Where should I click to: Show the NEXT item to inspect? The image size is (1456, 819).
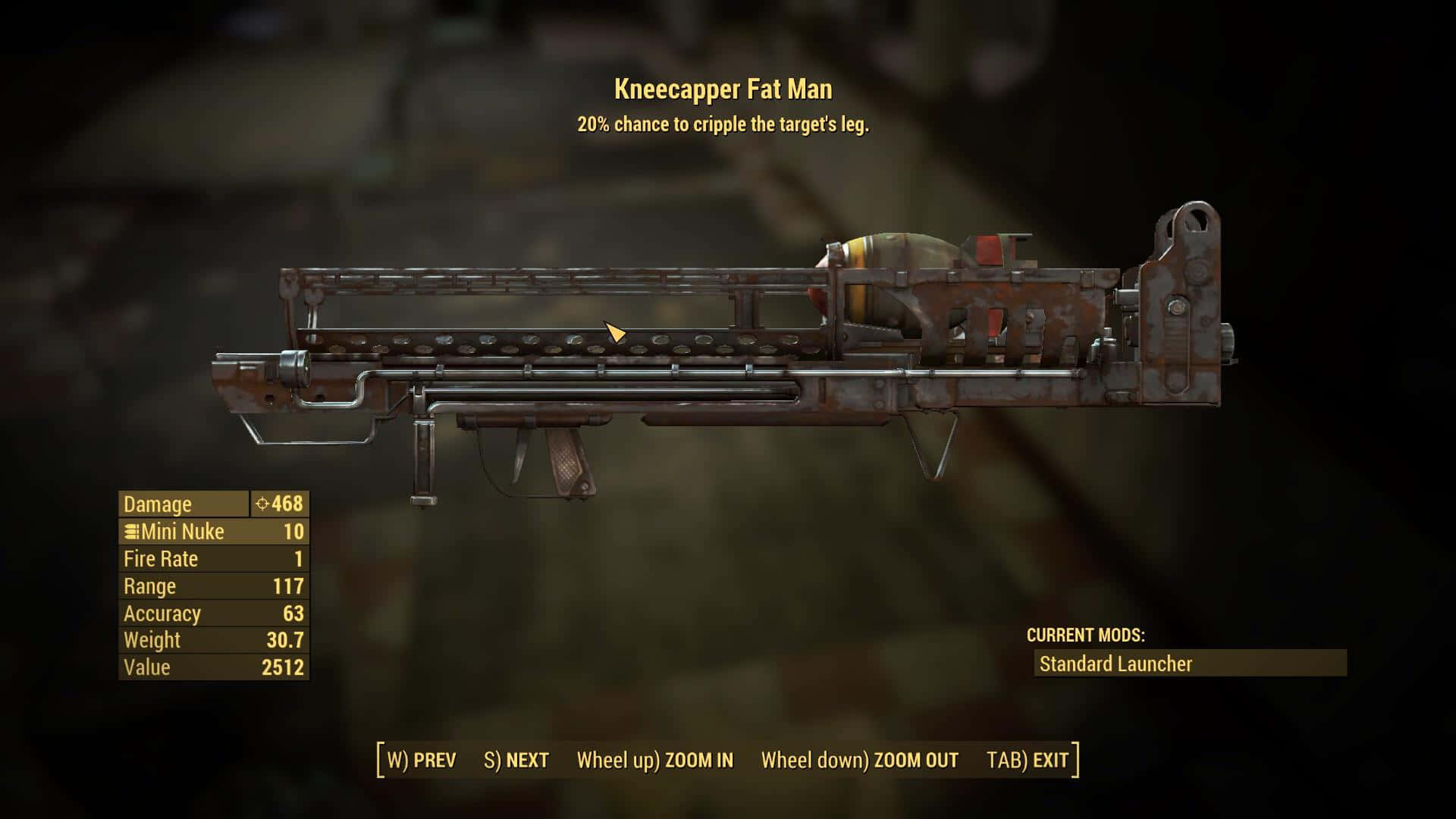click(516, 760)
